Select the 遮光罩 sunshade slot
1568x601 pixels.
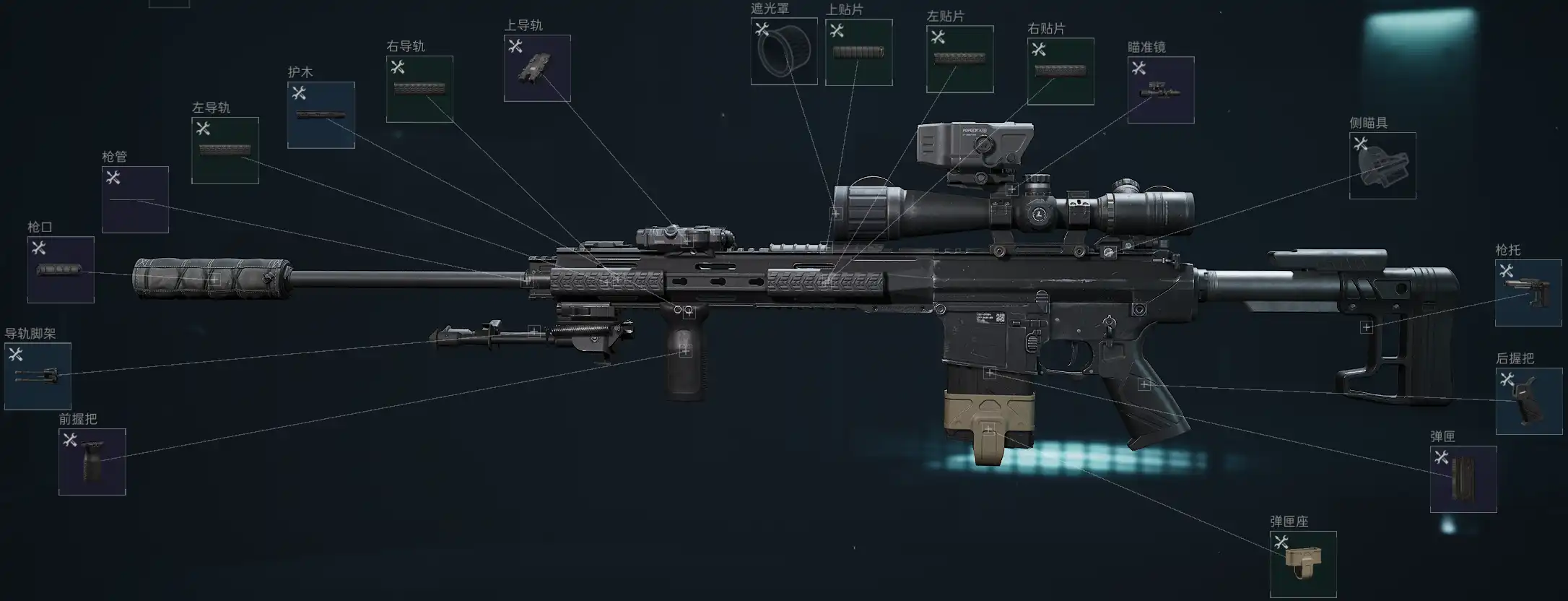[784, 51]
